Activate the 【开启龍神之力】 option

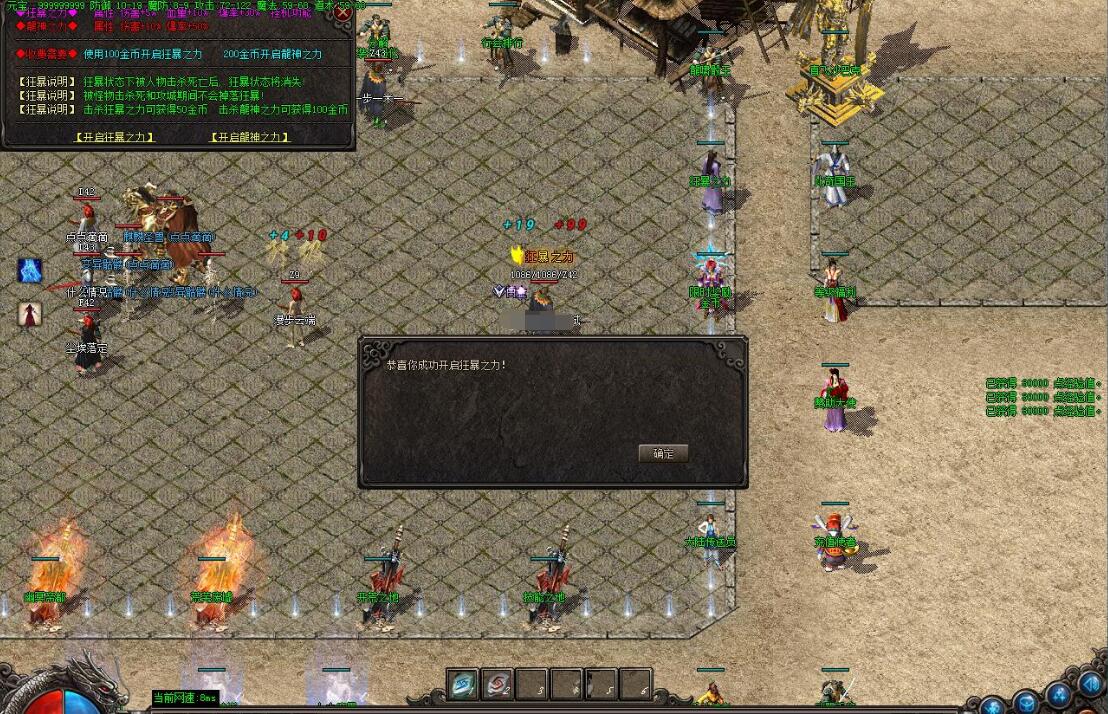[x=250, y=137]
